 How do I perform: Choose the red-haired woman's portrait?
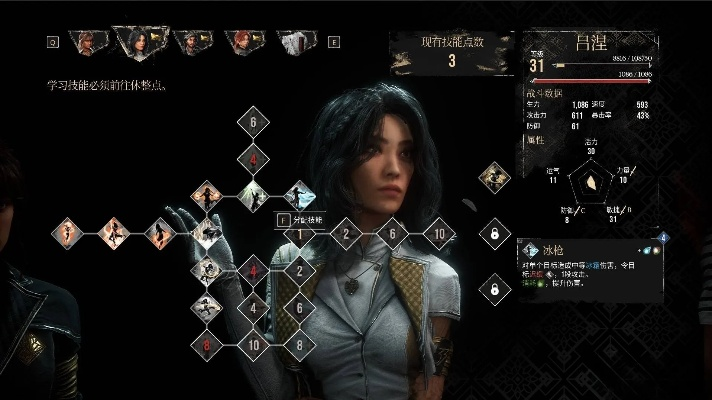[241, 41]
